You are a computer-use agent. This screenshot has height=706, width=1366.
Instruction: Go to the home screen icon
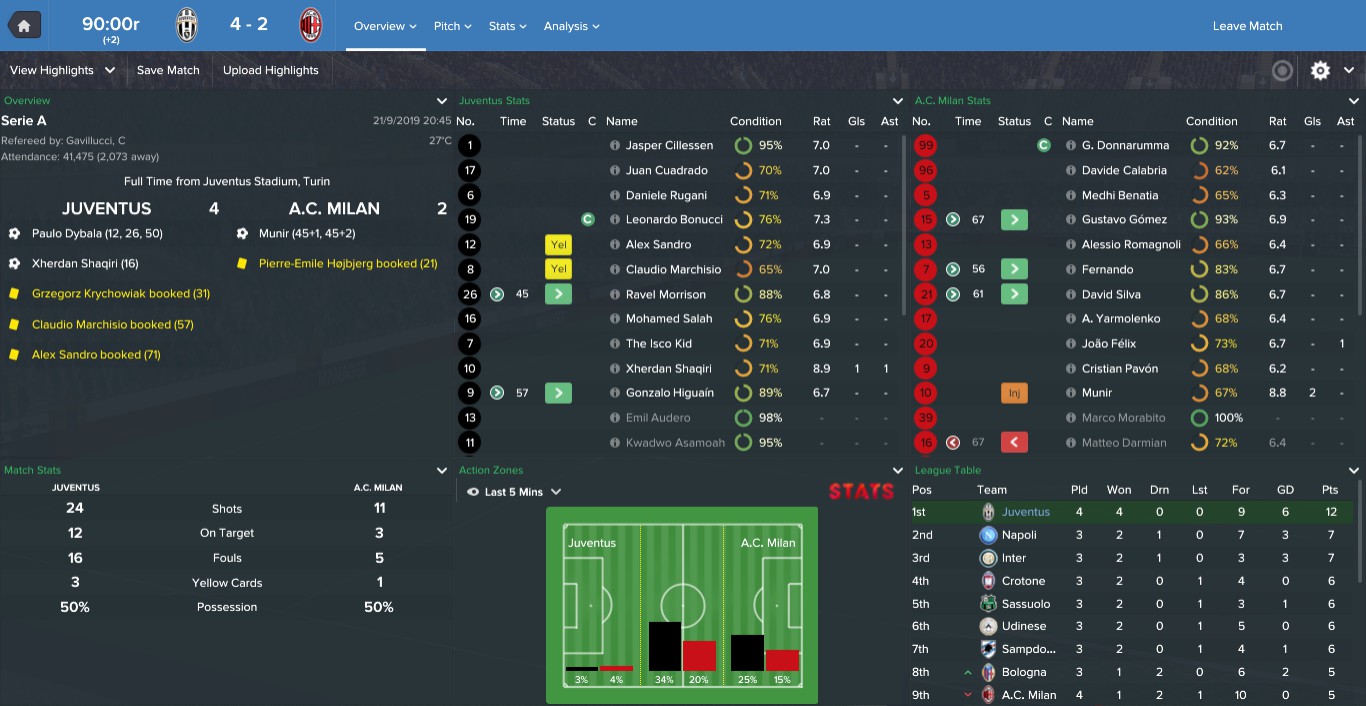tap(24, 26)
